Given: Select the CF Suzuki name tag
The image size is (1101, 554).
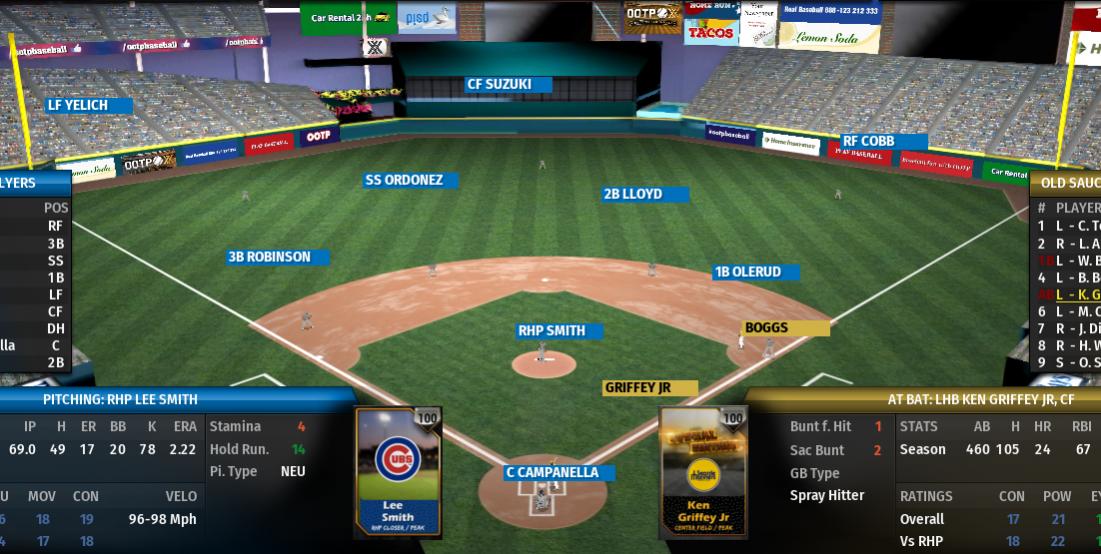Looking at the screenshot, I should pos(508,85).
